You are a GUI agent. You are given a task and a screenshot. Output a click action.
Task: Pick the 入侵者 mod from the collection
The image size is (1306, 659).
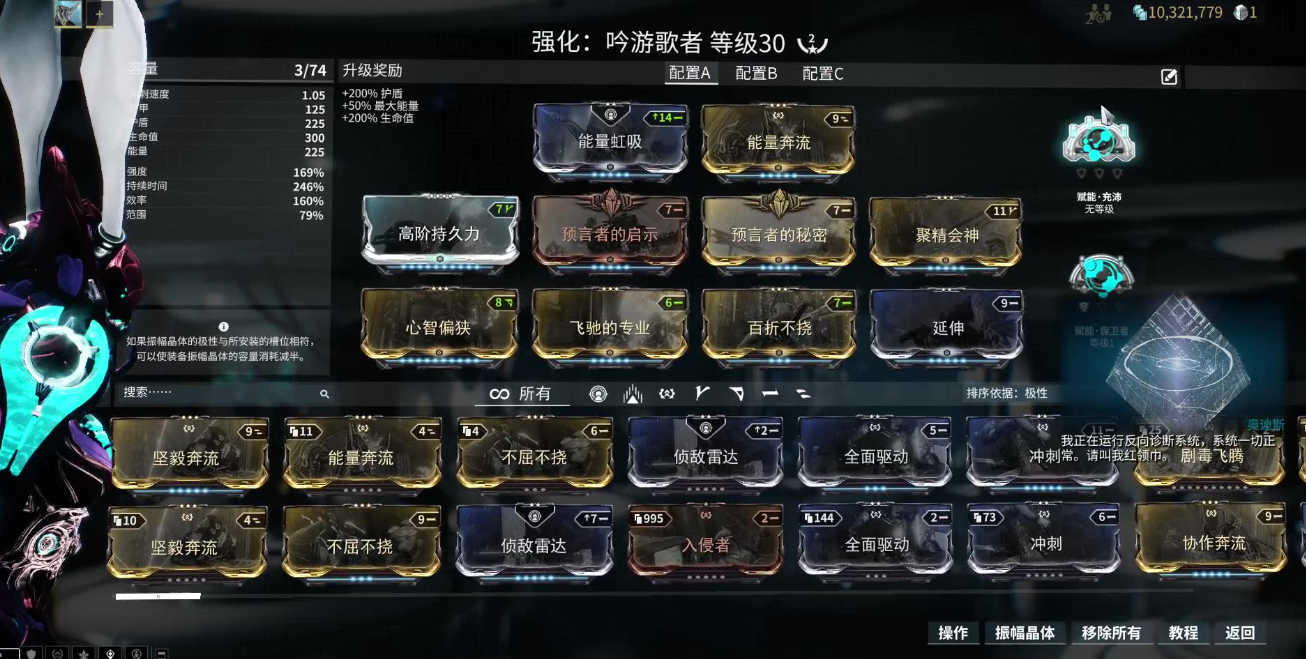click(706, 543)
